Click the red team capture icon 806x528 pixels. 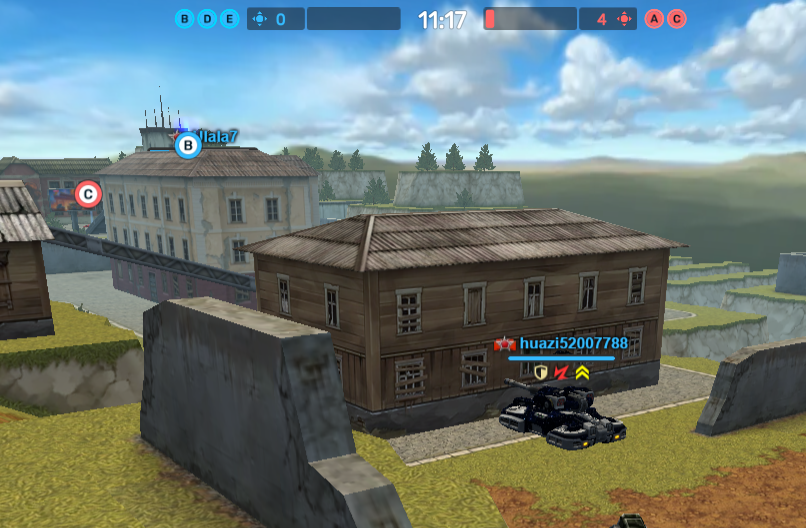625,19
